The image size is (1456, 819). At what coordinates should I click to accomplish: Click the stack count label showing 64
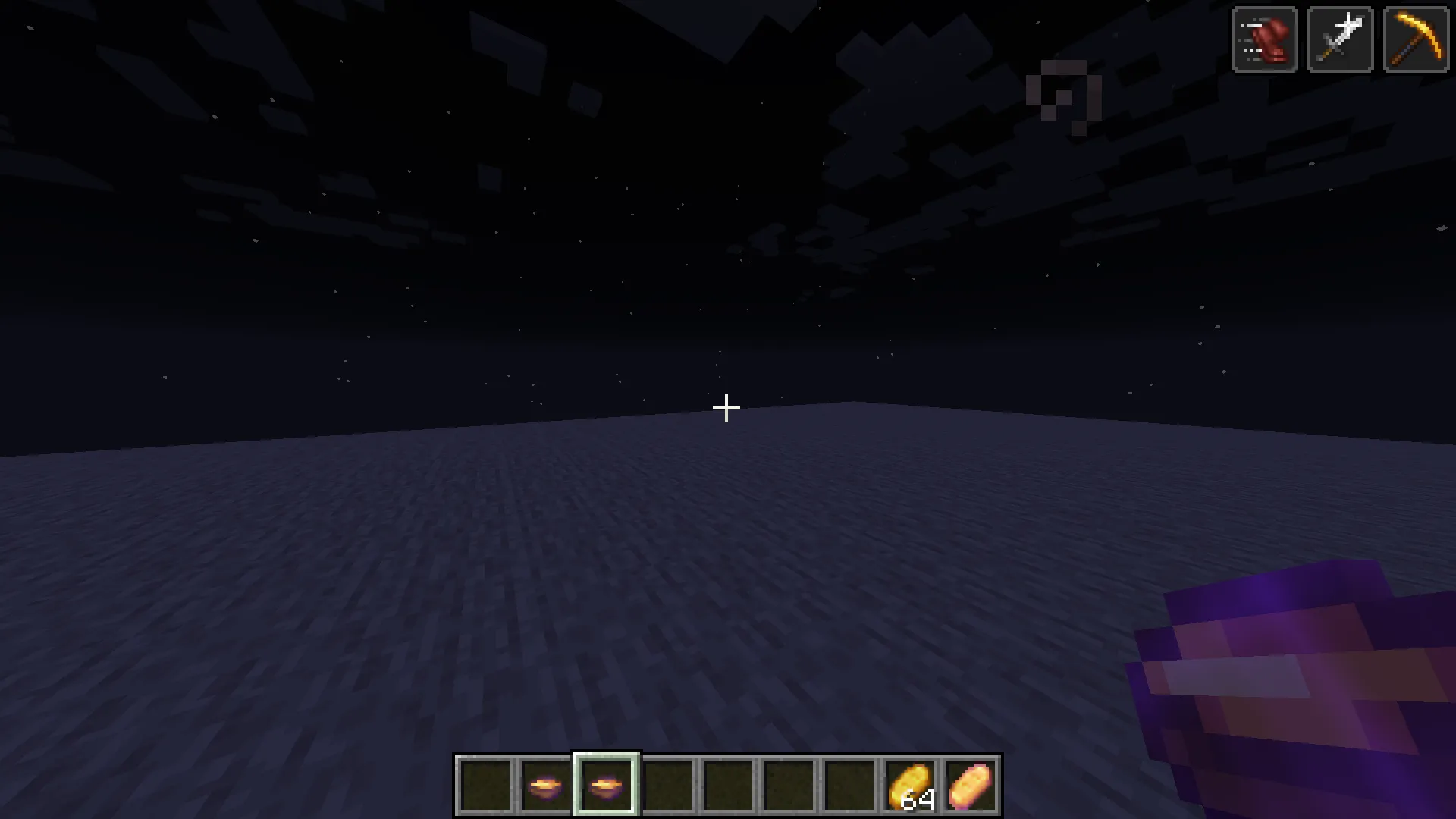(x=918, y=800)
